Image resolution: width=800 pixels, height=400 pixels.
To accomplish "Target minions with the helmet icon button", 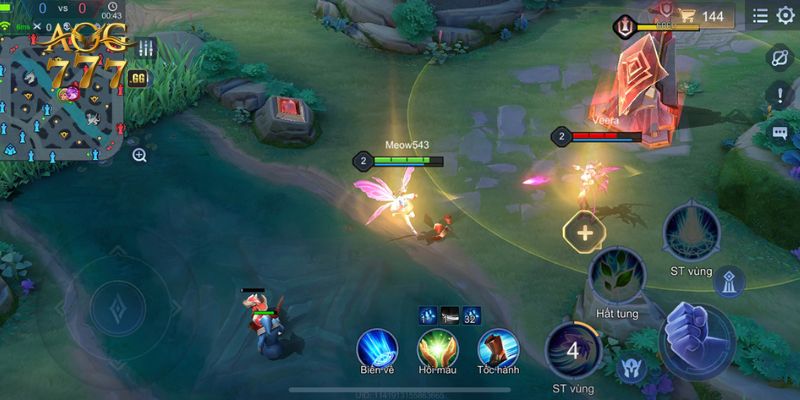I will [631, 367].
